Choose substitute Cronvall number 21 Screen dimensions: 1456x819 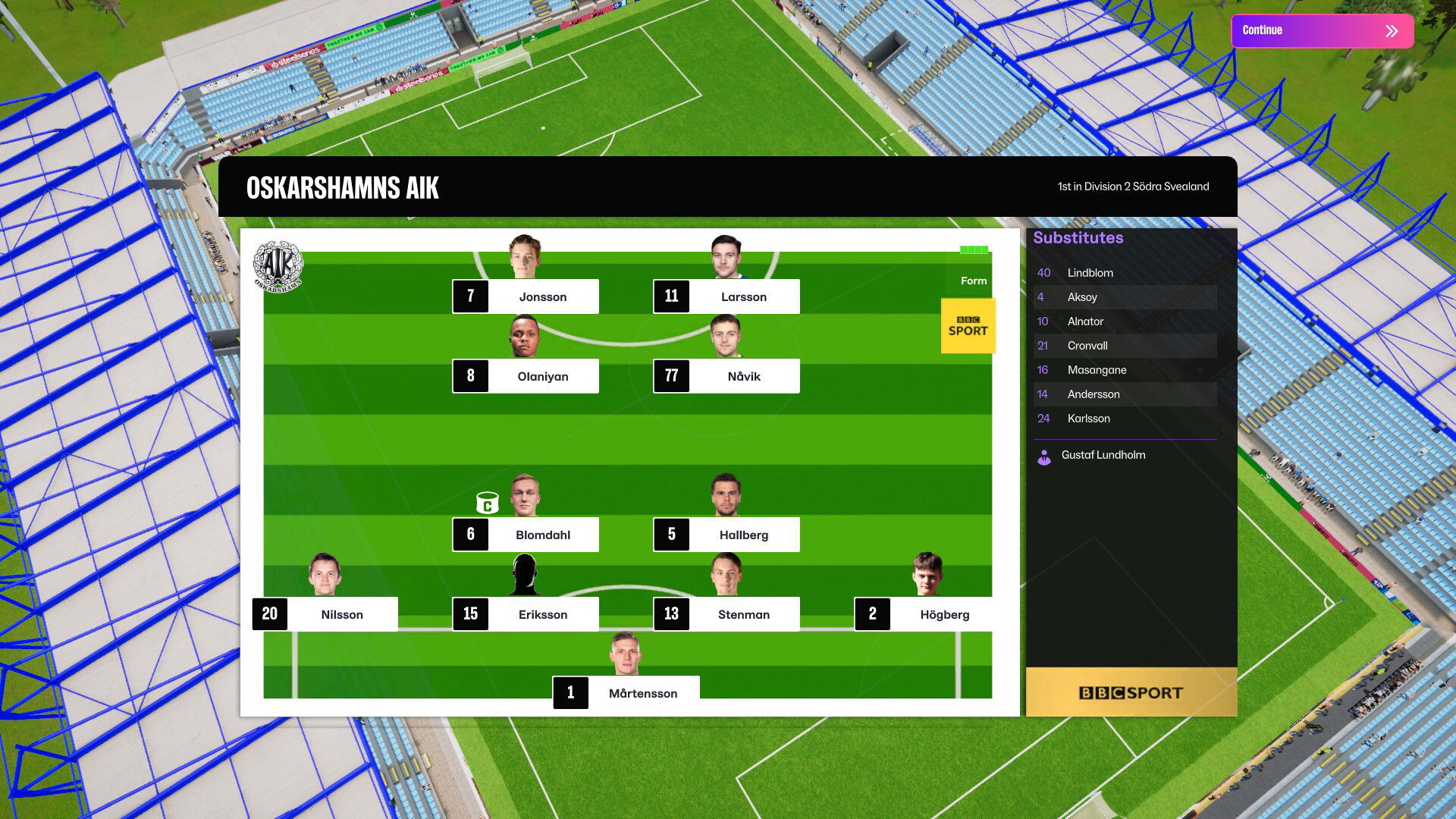[1125, 346]
